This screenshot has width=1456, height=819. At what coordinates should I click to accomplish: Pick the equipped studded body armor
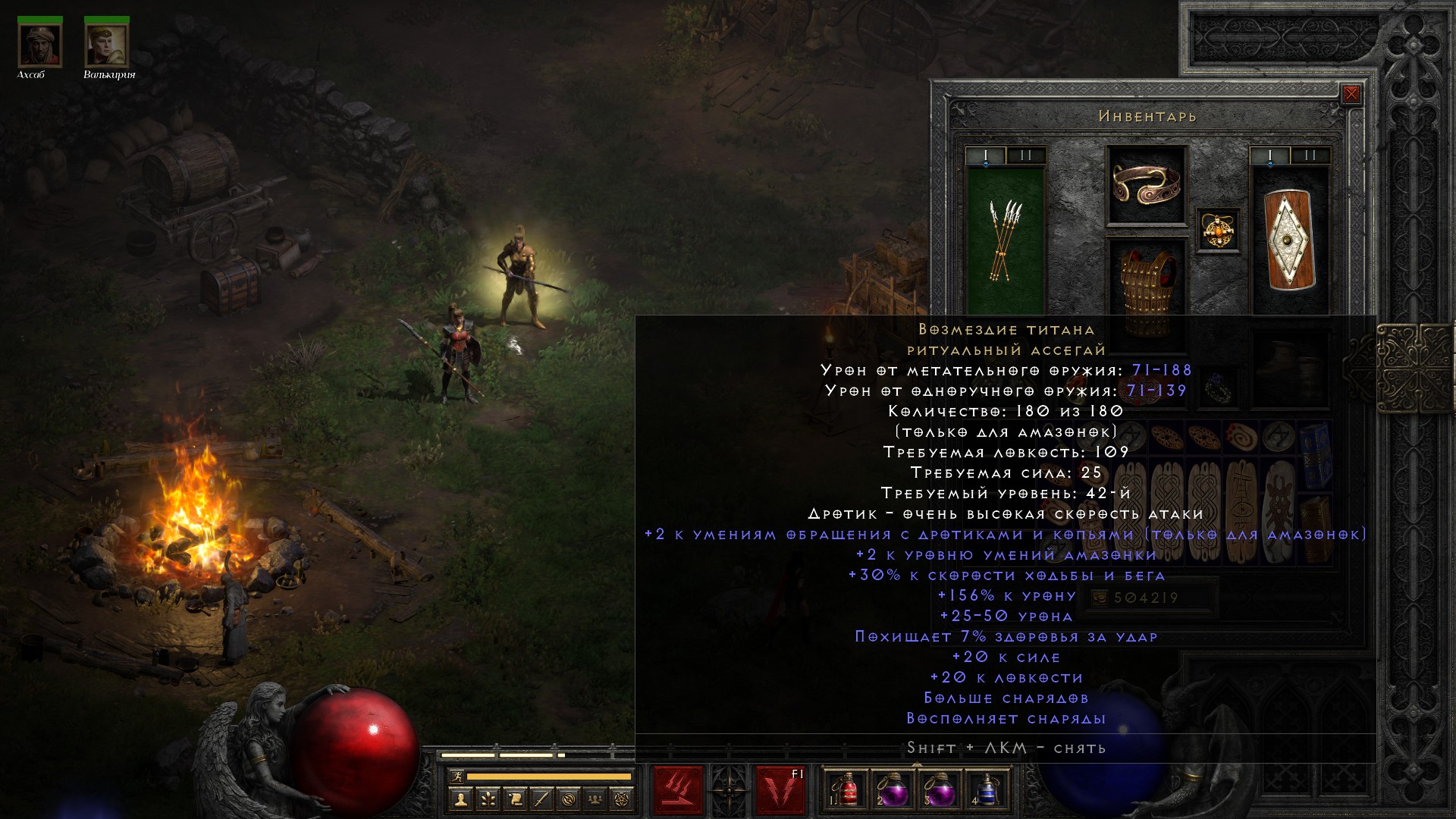(1146, 287)
